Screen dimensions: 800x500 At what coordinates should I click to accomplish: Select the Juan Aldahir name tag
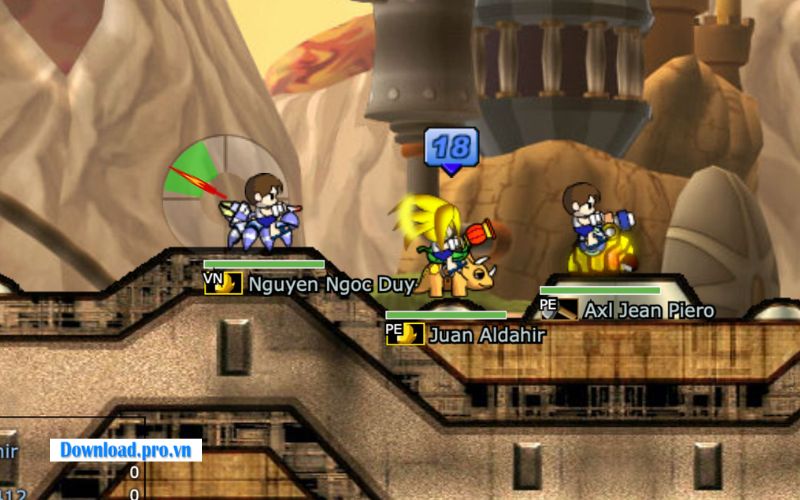pyautogui.click(x=486, y=335)
